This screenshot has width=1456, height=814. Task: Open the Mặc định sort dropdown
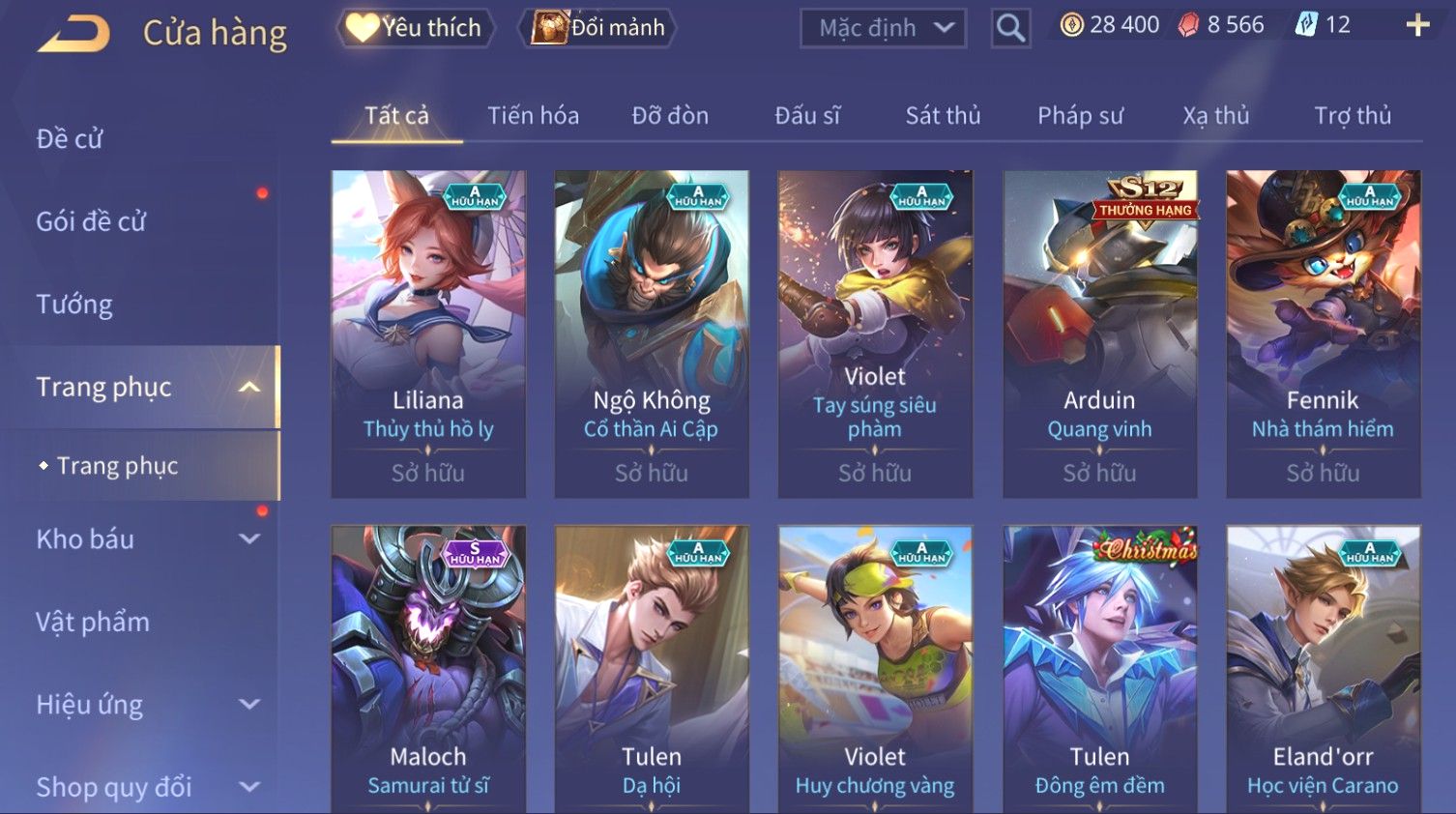click(x=883, y=28)
